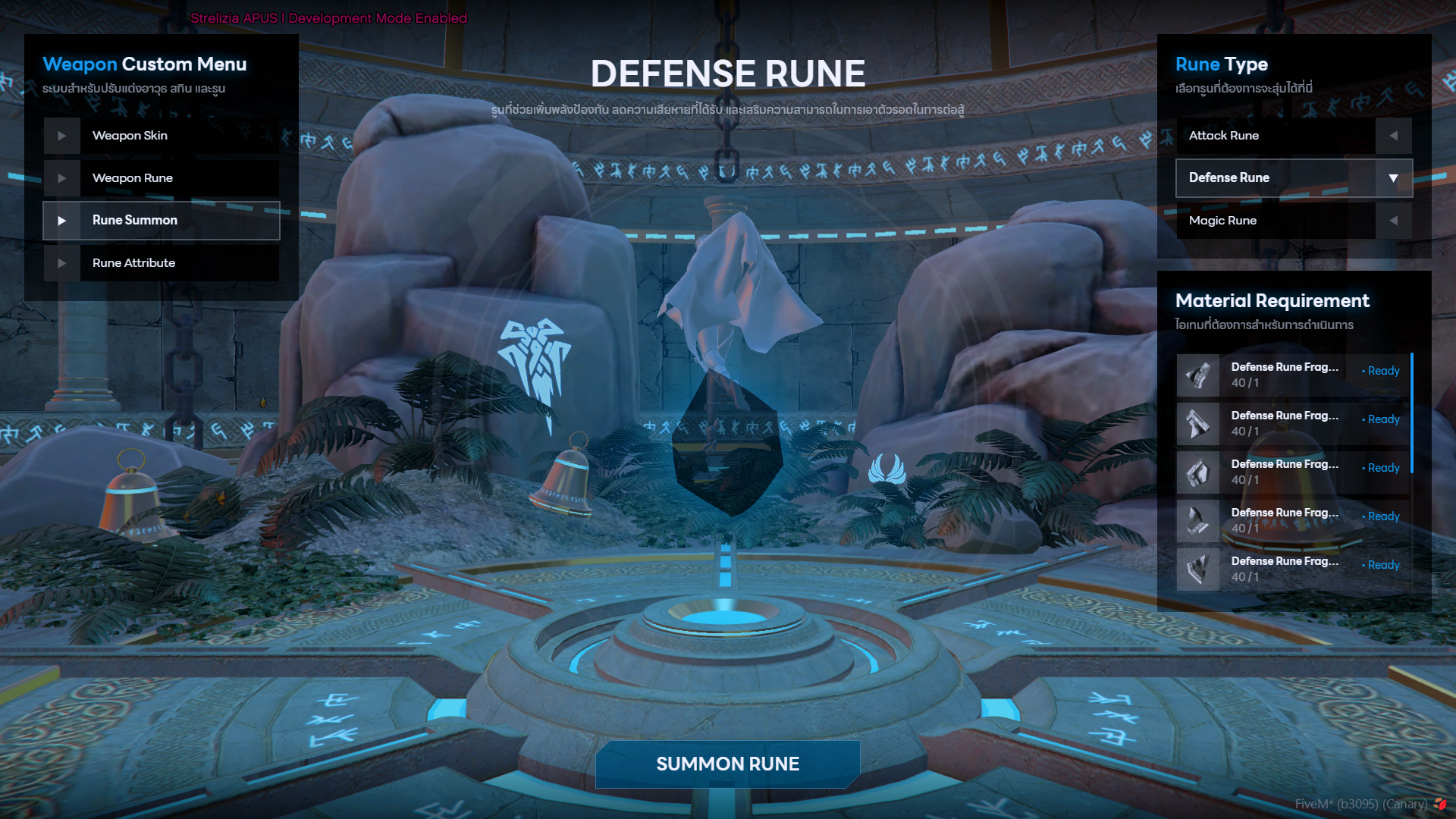This screenshot has height=819, width=1456.
Task: Click the first Defense Rune Fragment icon
Action: click(1198, 375)
